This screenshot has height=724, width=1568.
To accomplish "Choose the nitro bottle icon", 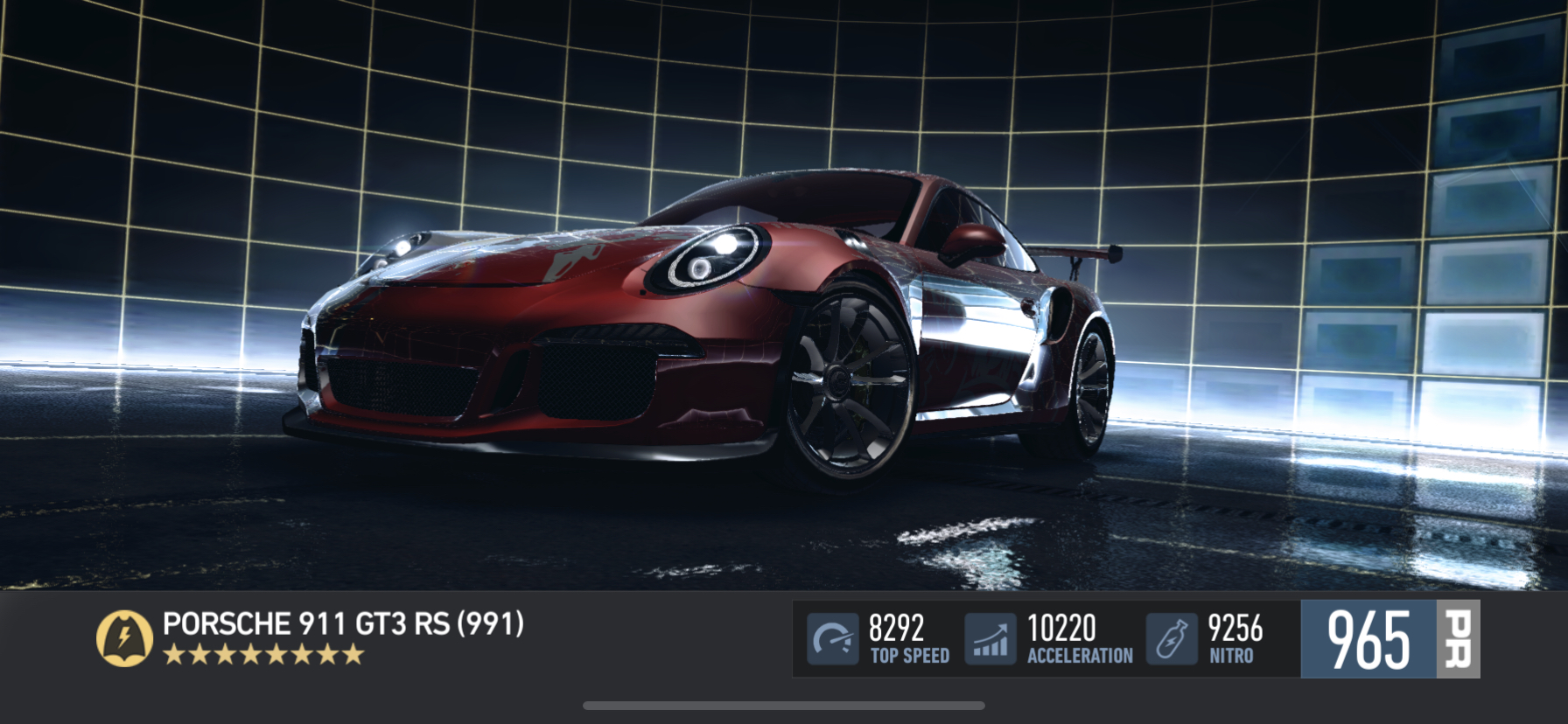I will [x=1172, y=639].
